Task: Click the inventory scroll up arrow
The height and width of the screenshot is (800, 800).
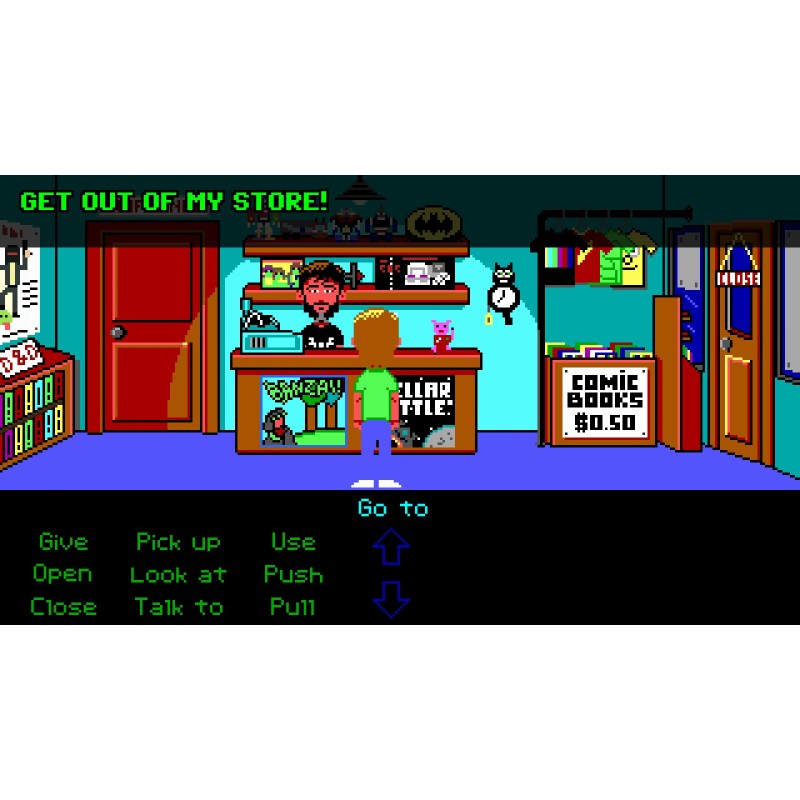Action: pyautogui.click(x=391, y=548)
